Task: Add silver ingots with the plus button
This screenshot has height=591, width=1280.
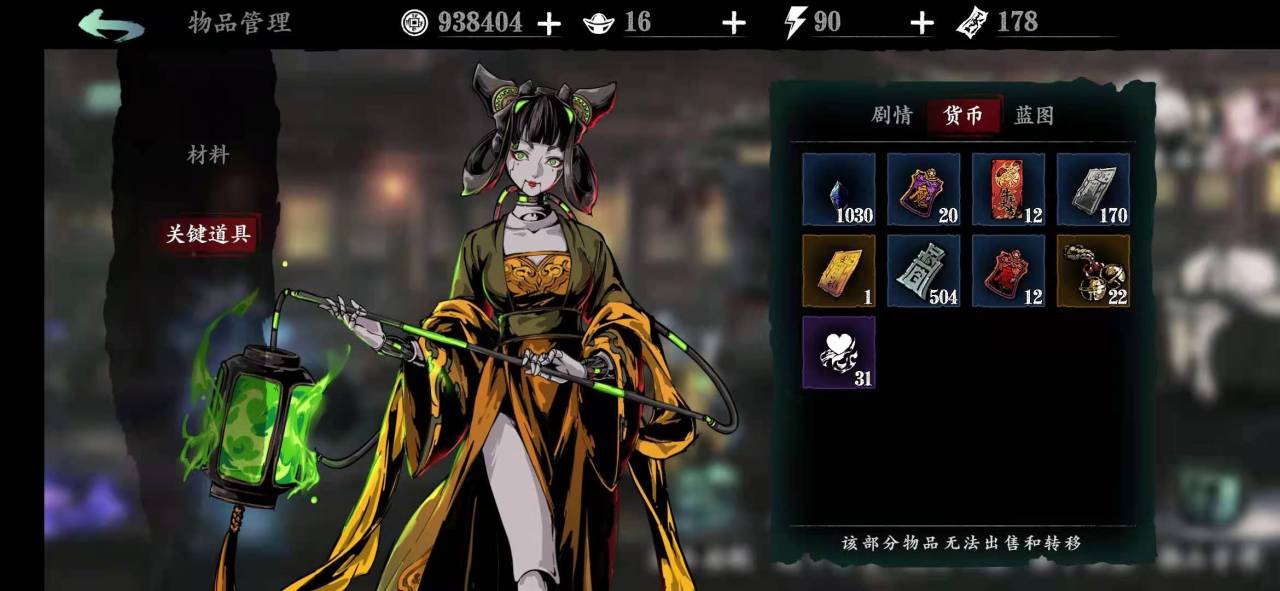Action: pos(734,24)
